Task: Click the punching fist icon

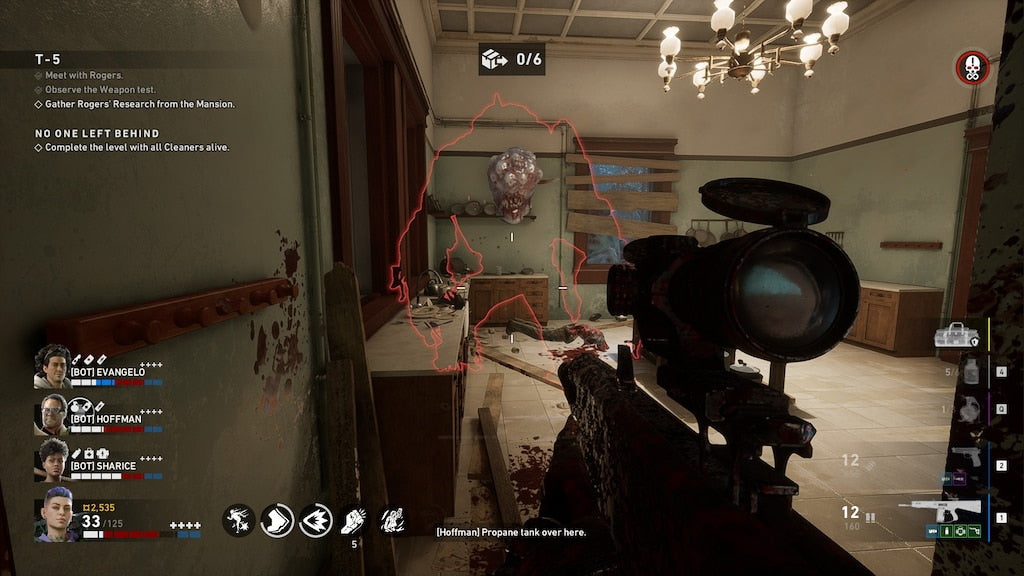Action: pyautogui.click(x=355, y=520)
